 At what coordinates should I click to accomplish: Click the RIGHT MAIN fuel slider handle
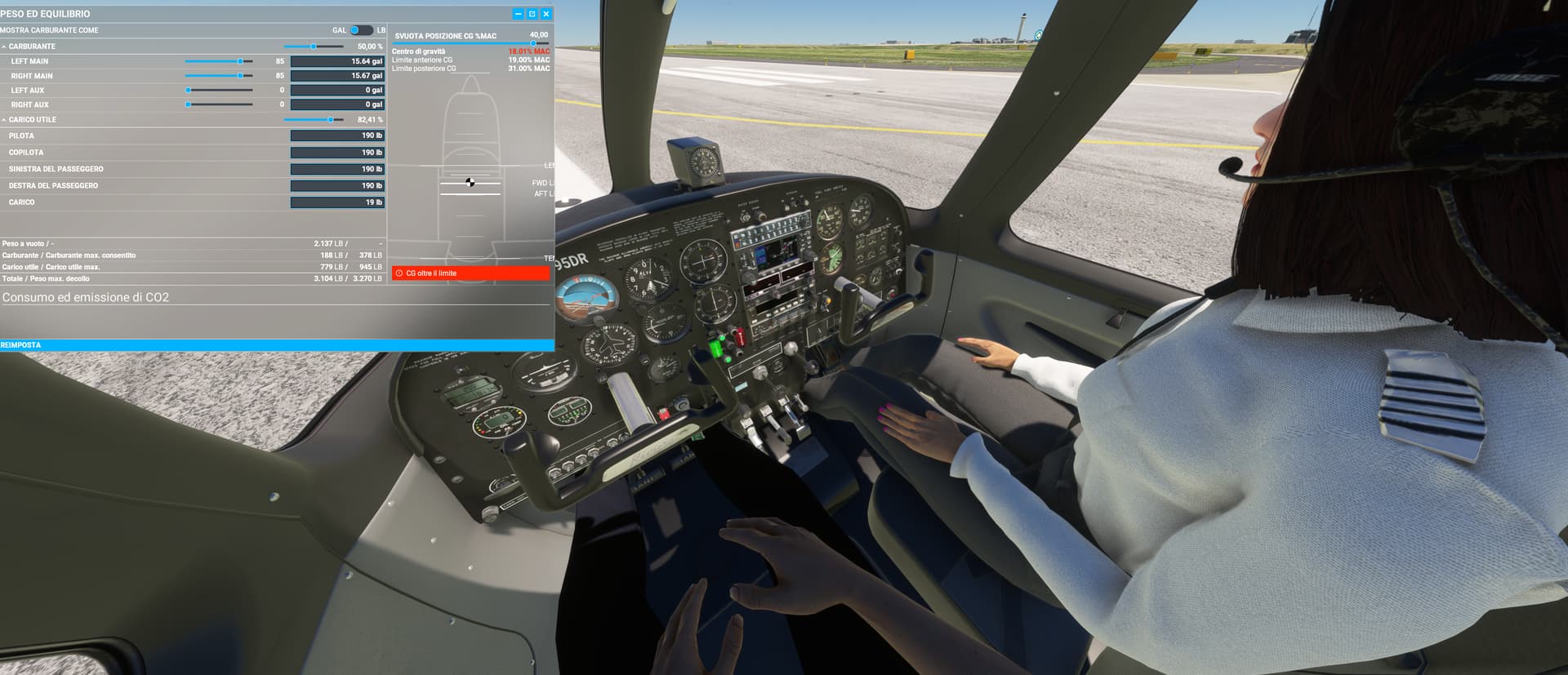click(242, 75)
